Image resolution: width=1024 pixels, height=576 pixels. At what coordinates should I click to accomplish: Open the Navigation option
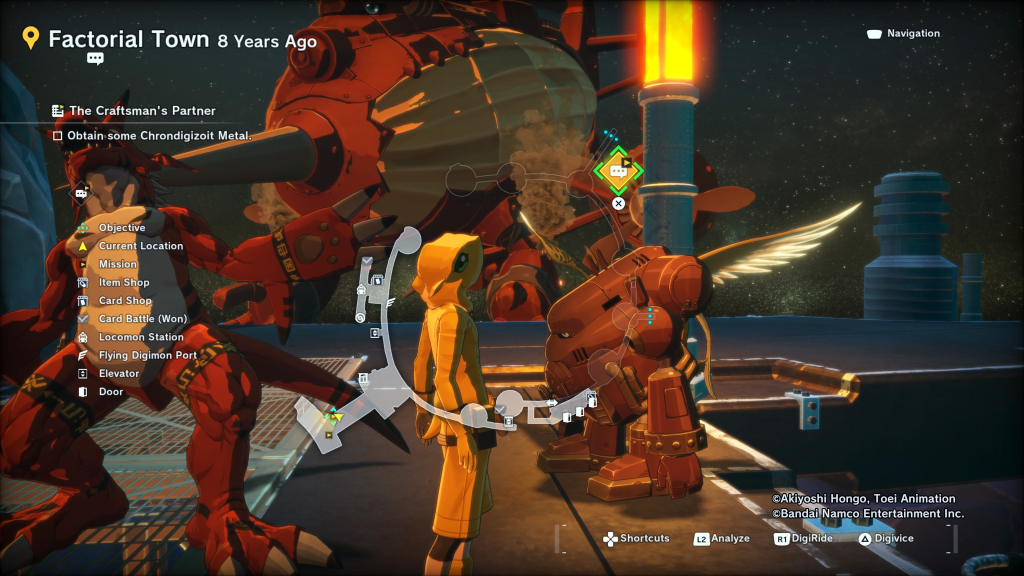(903, 34)
